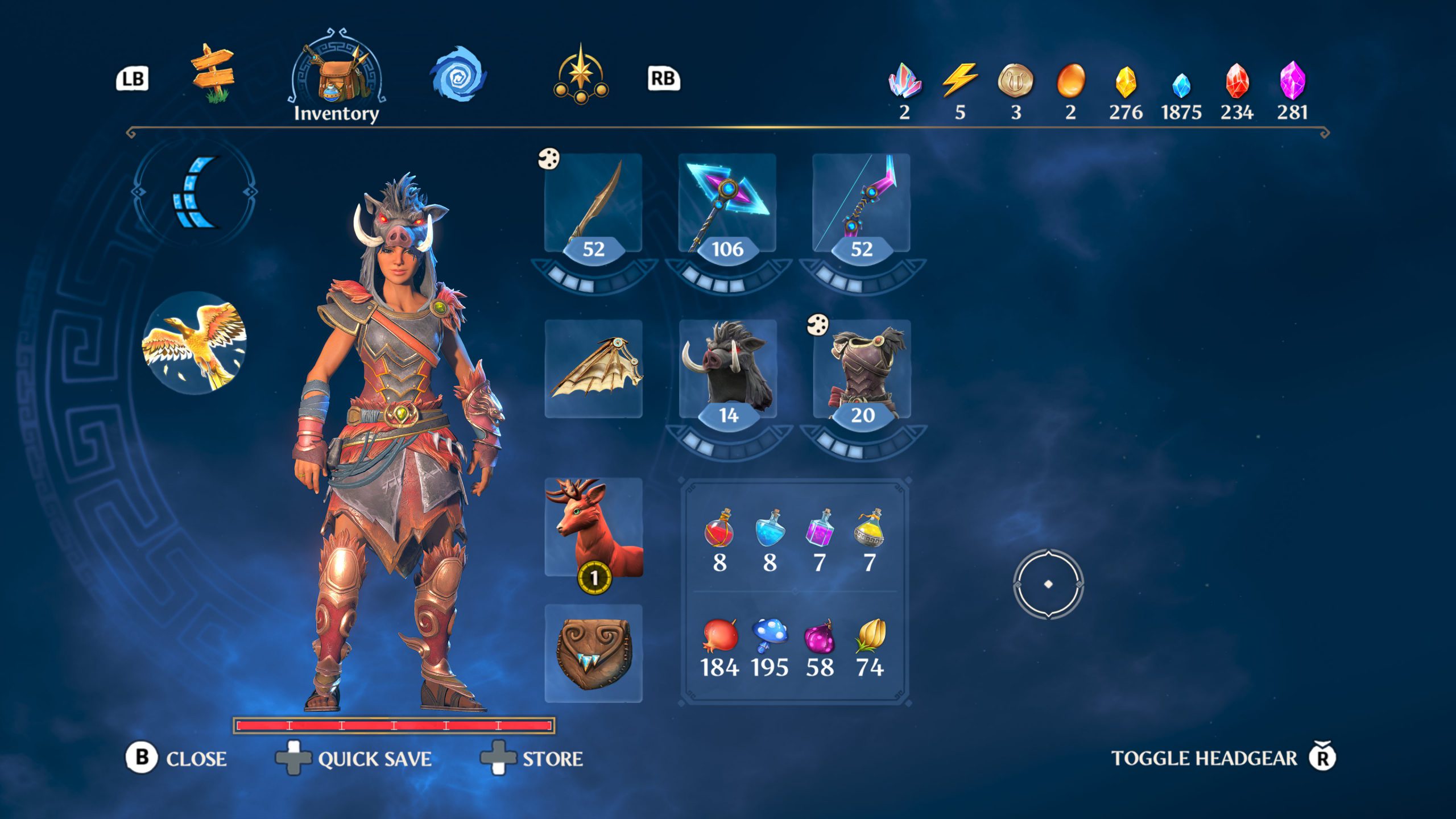Select the golden wings slot
Viewport: 1456px width, 819px height.
pyautogui.click(x=594, y=369)
